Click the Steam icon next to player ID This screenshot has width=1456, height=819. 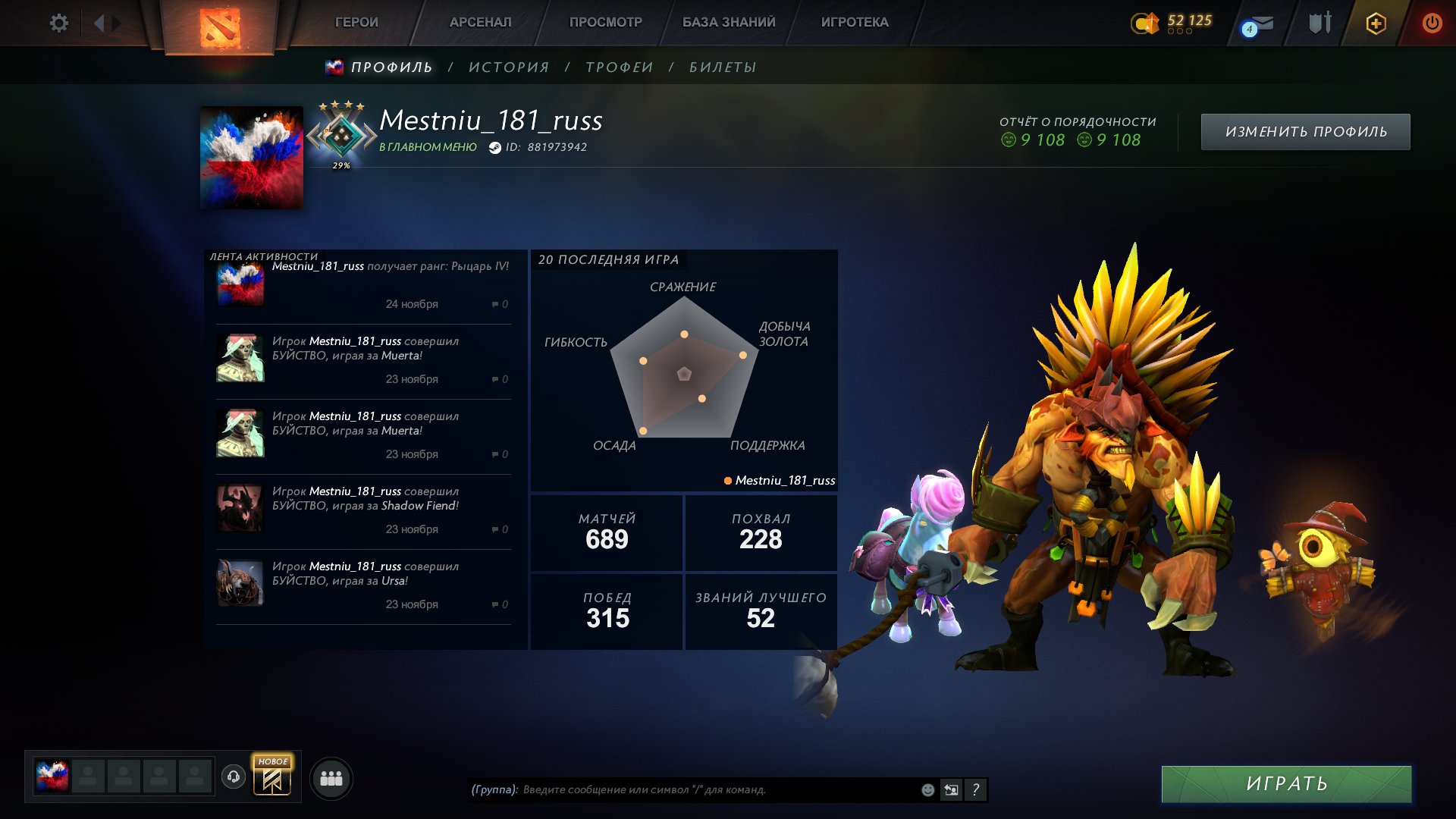(497, 148)
